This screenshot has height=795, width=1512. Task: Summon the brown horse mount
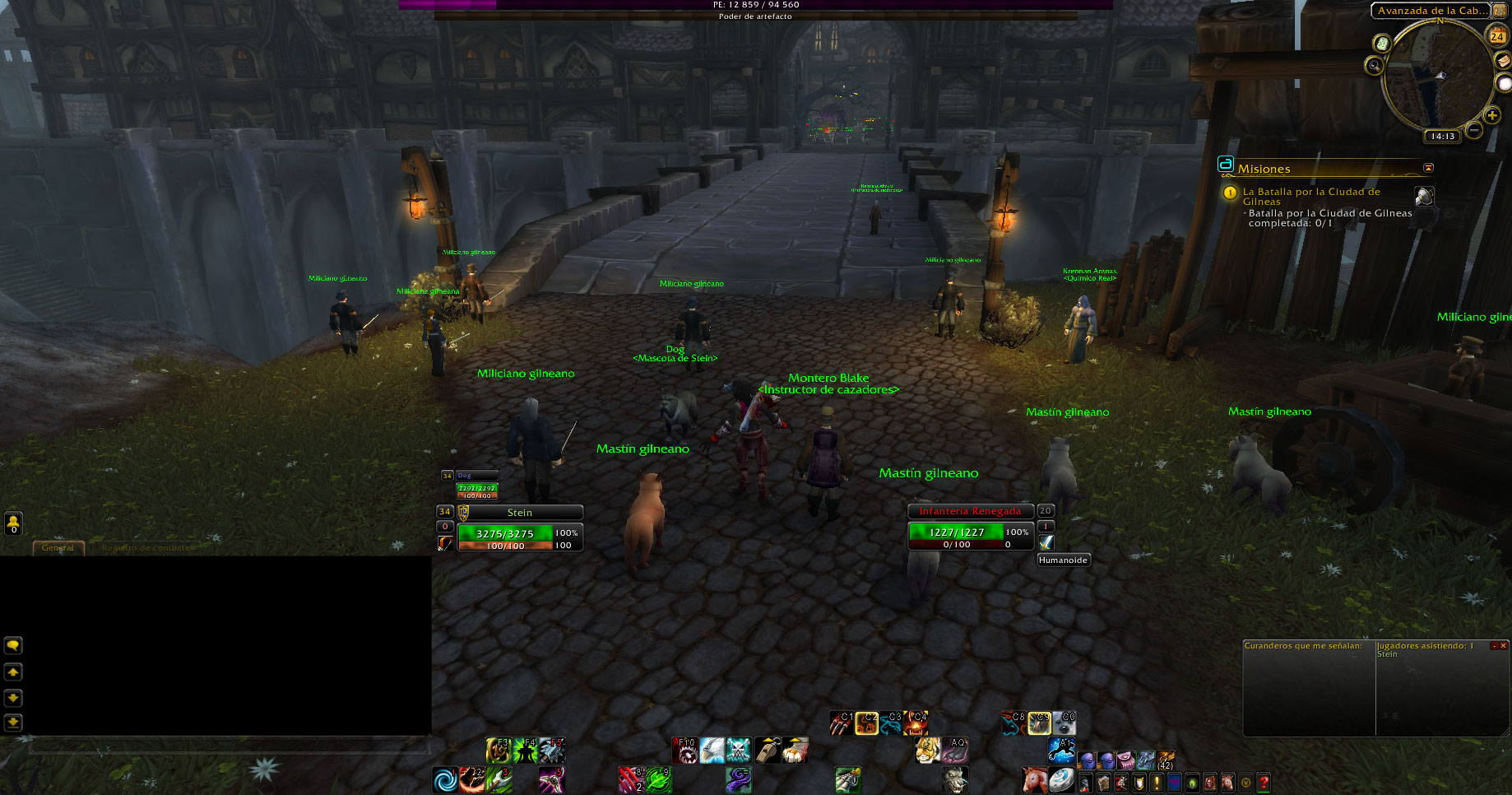(1034, 780)
